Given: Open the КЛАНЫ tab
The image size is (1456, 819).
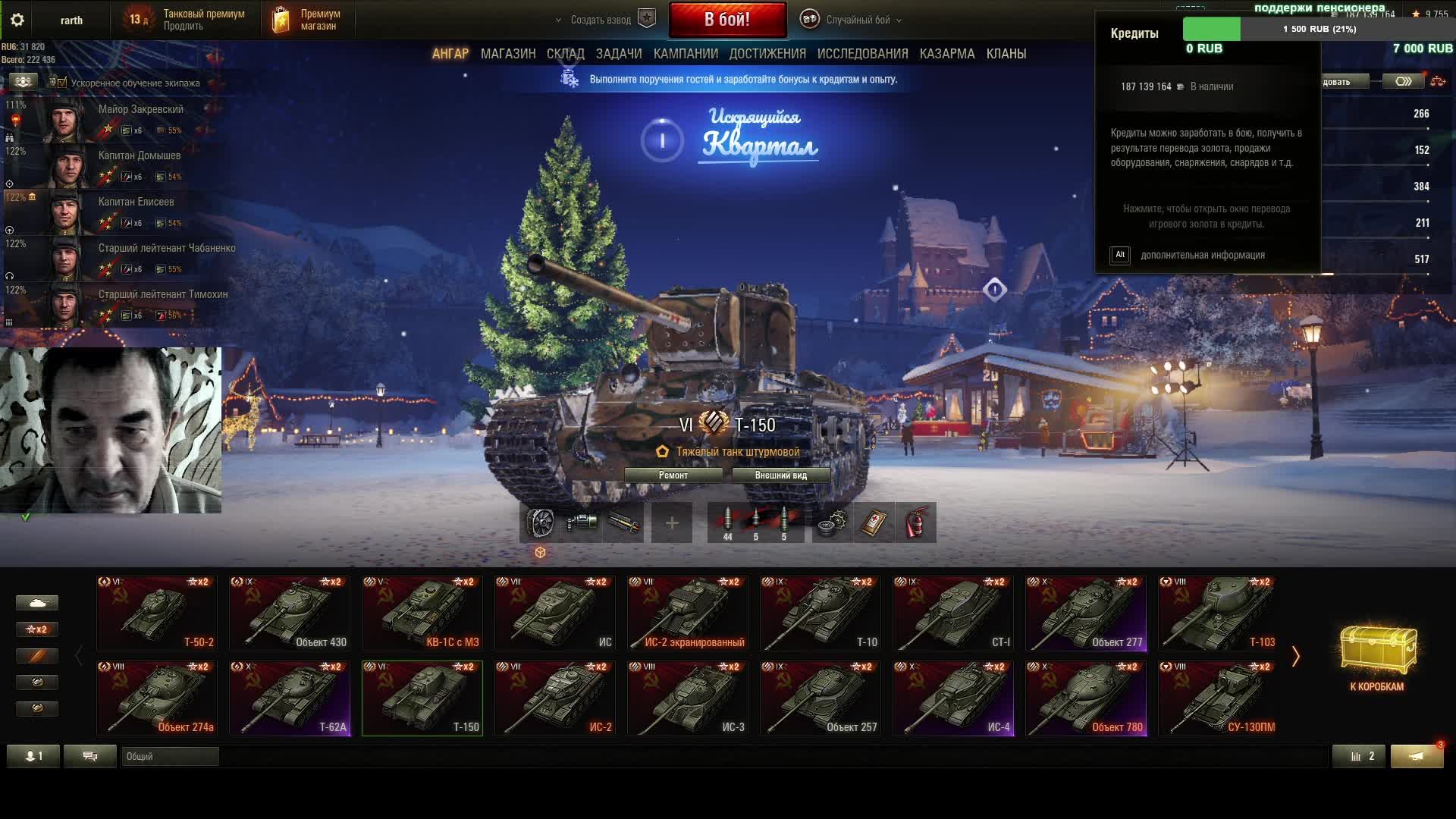Looking at the screenshot, I should click(x=1006, y=54).
